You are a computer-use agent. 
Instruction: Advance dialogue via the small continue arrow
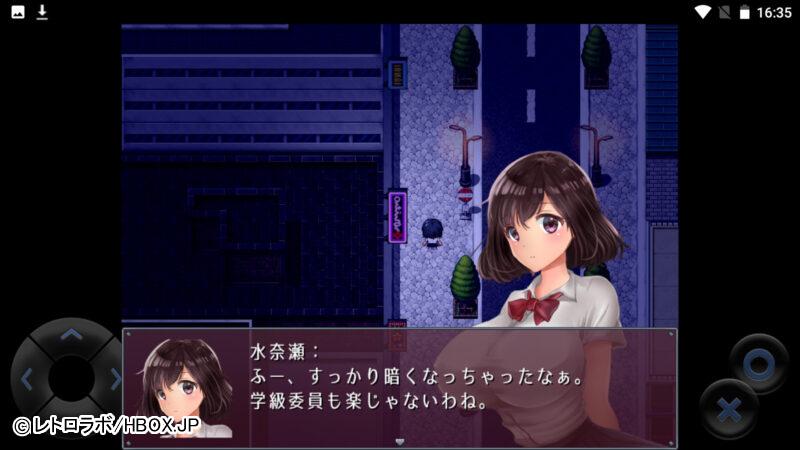400,441
